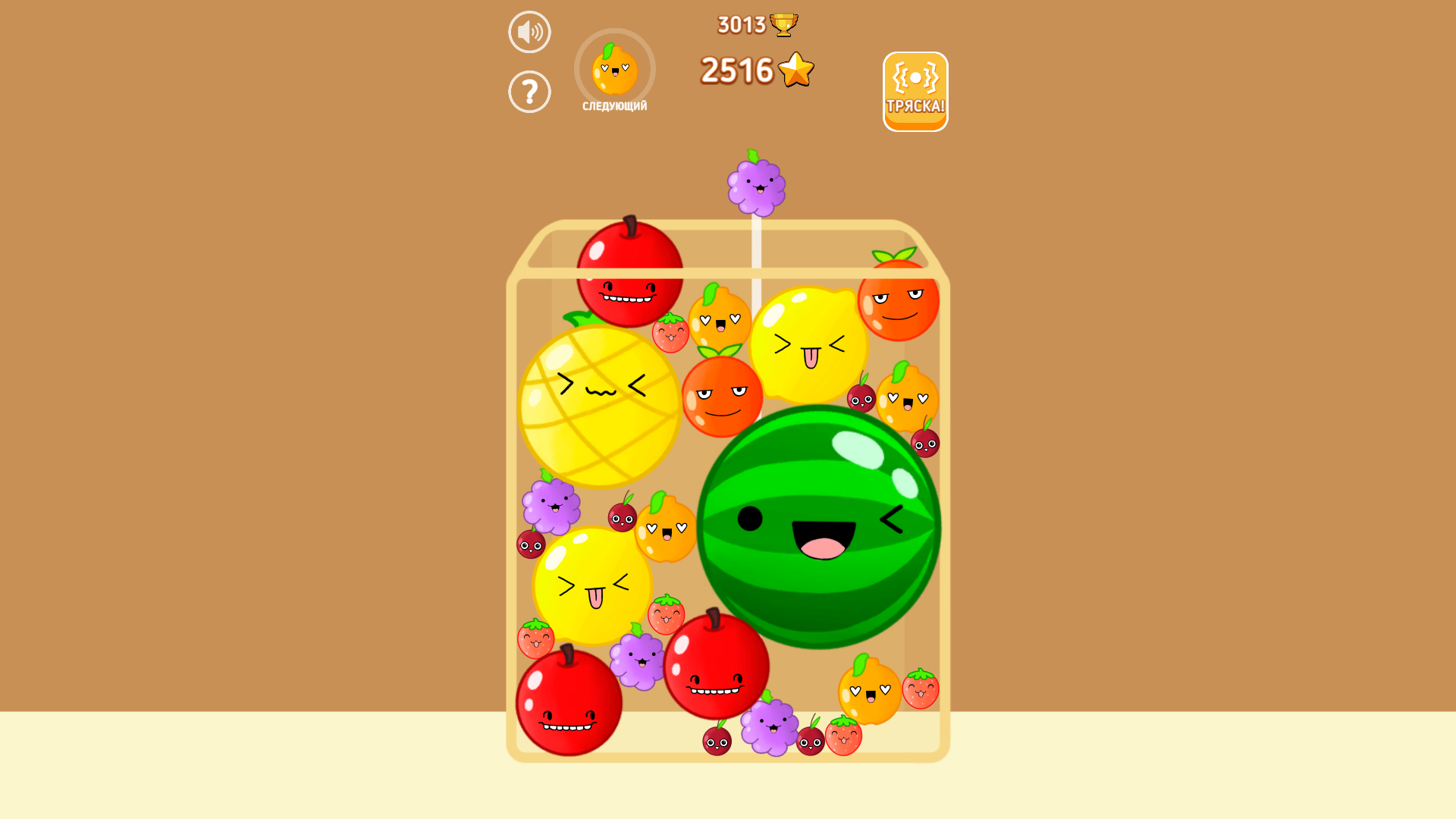Click the current score 2516

pyautogui.click(x=737, y=70)
